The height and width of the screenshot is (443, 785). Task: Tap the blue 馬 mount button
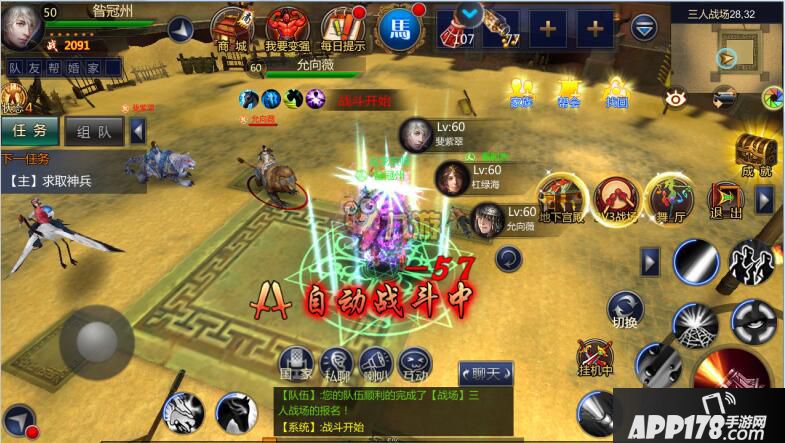tap(397, 26)
